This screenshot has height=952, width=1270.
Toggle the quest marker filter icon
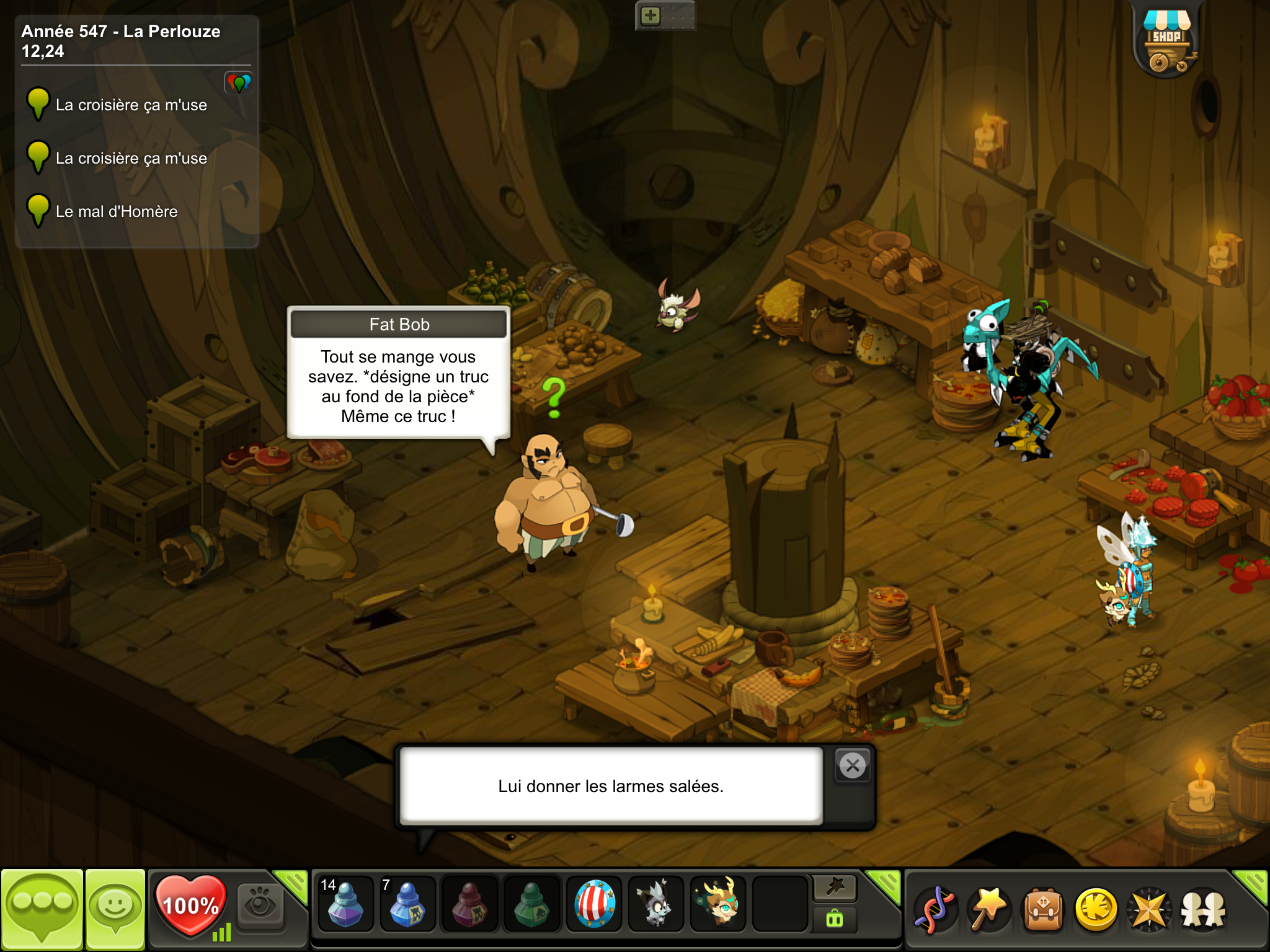[x=239, y=82]
